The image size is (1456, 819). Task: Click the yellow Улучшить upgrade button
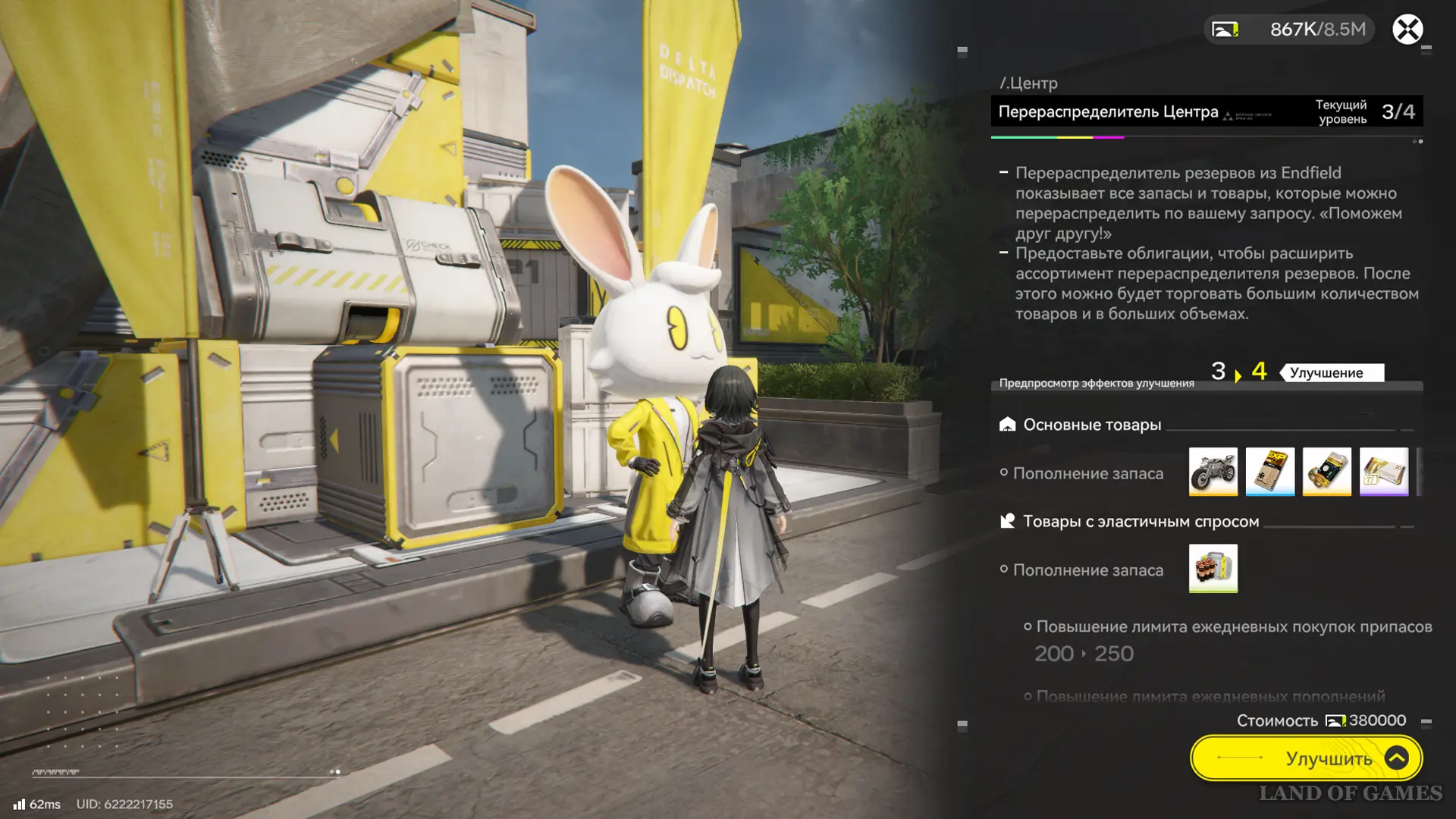[x=1306, y=758]
